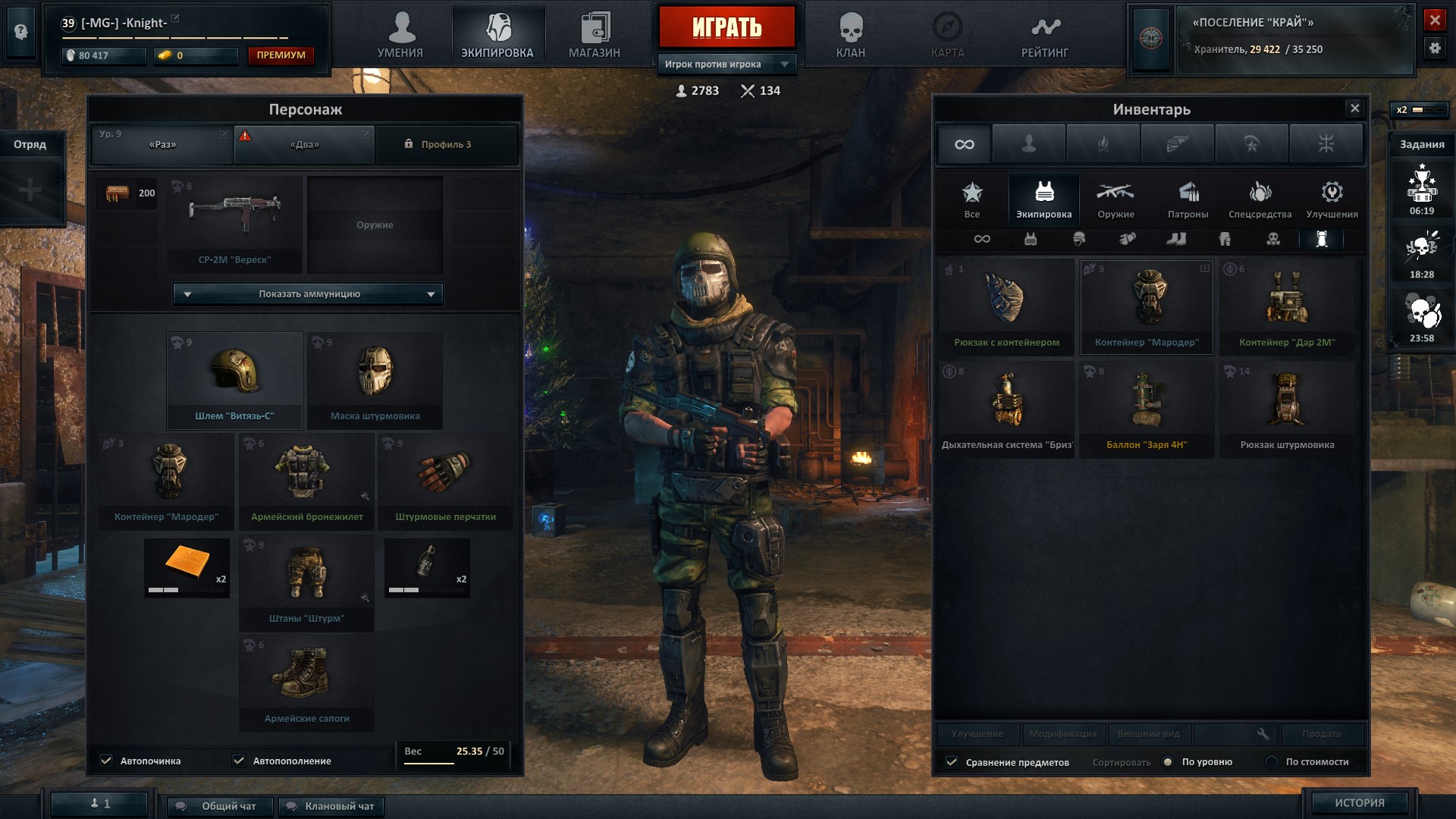Switch inventory to the Оружие category
The image size is (1456, 819).
[x=1116, y=200]
